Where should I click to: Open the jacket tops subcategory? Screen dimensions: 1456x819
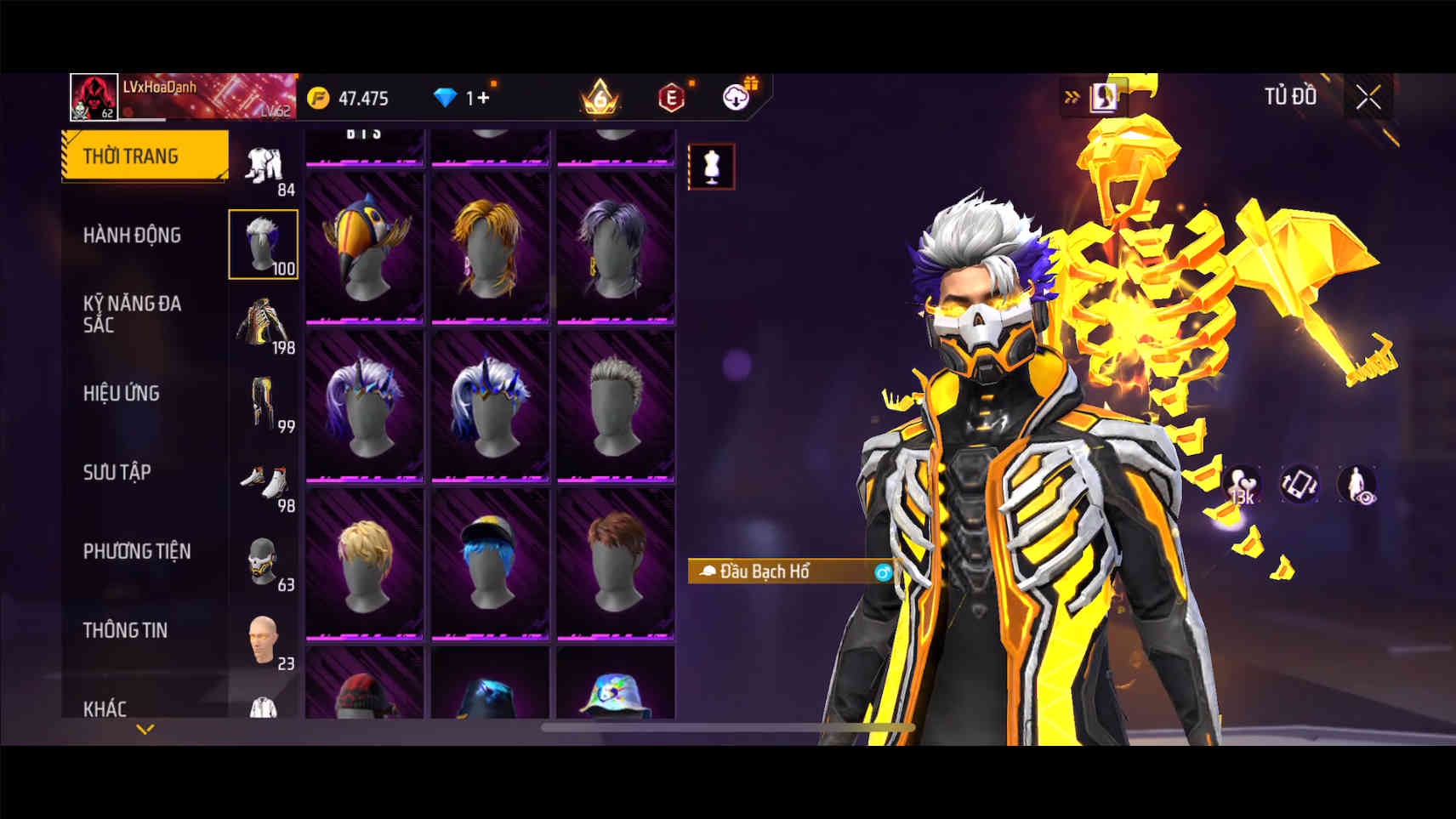click(264, 324)
